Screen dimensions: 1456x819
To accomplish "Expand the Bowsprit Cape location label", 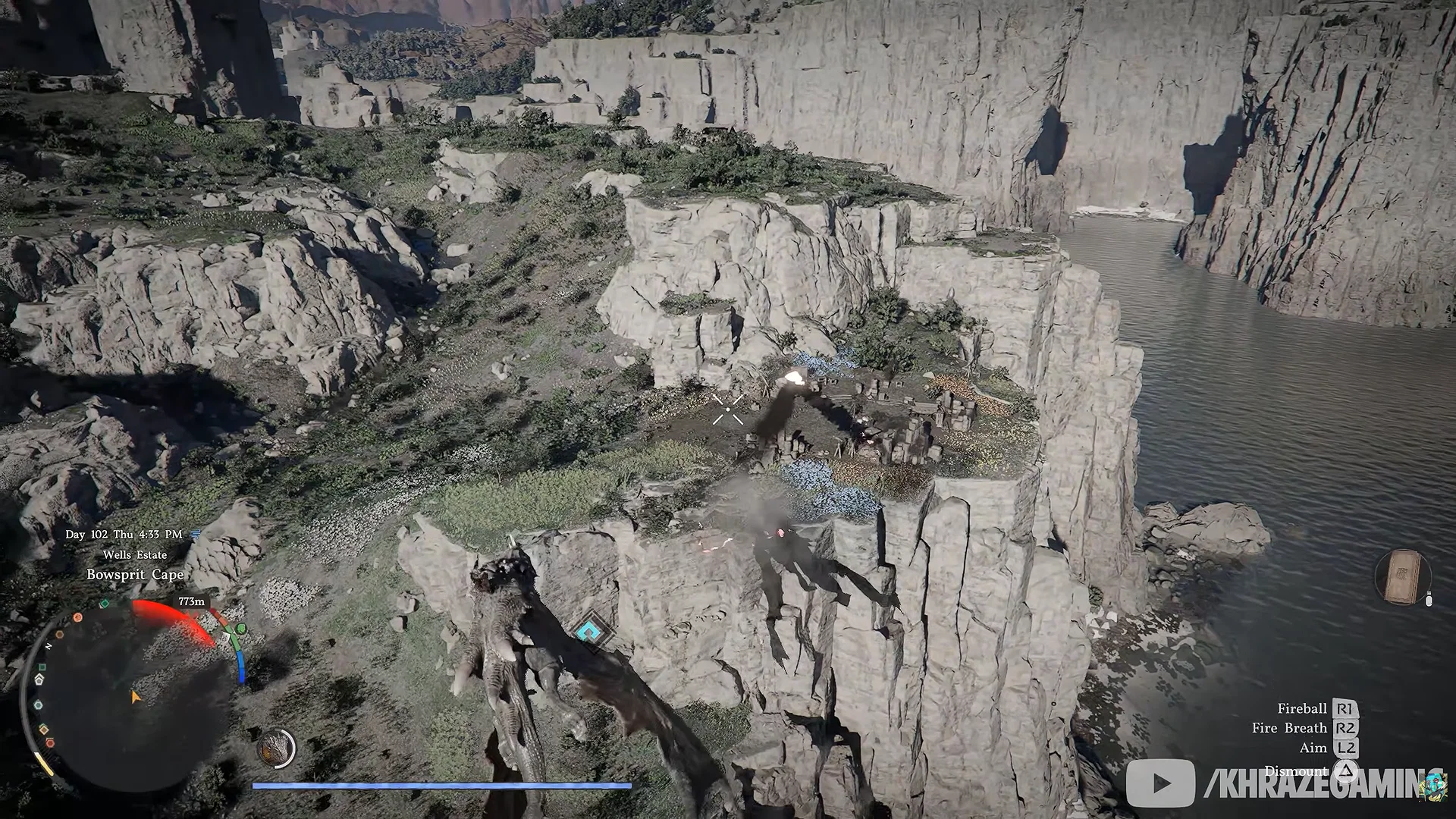I will 136,575.
